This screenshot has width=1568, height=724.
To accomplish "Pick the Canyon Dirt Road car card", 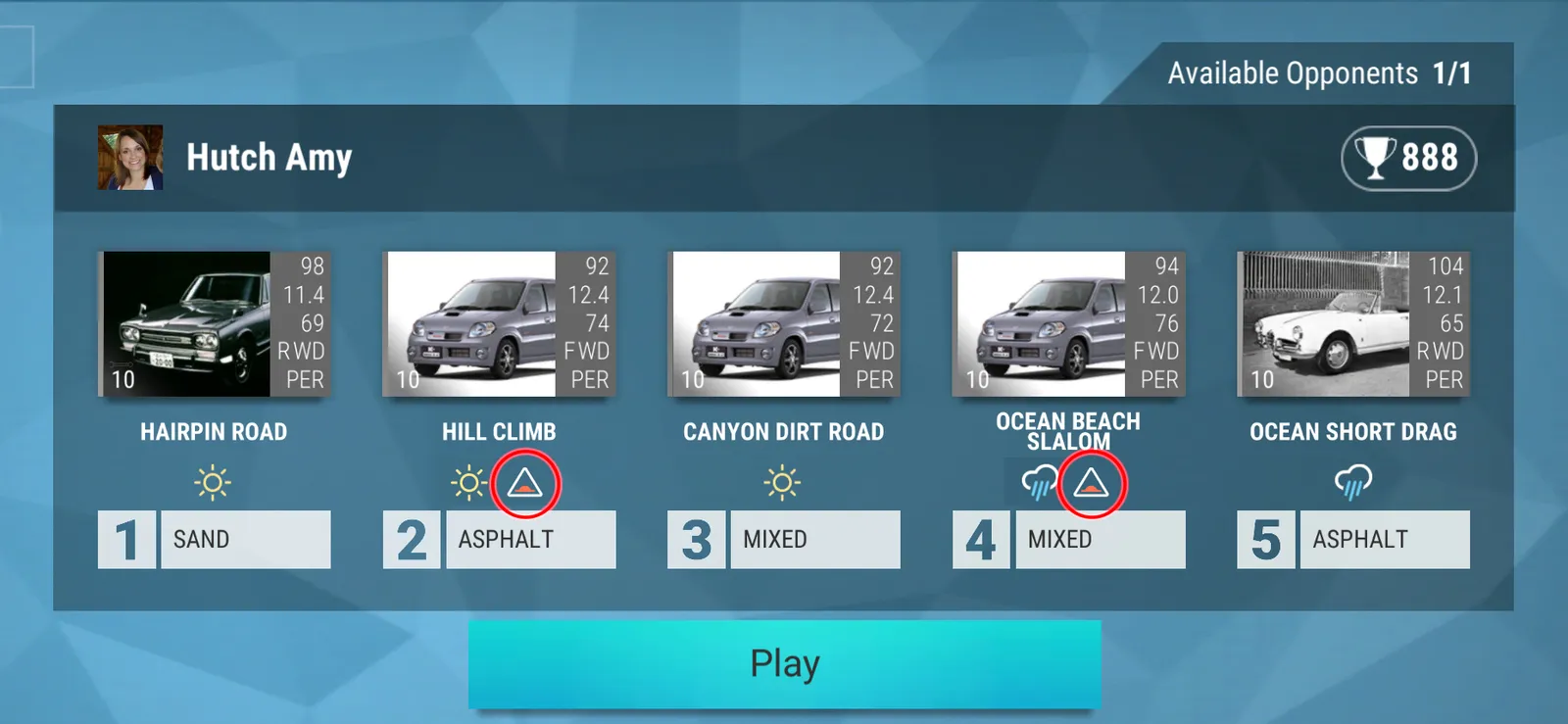I will click(x=784, y=324).
